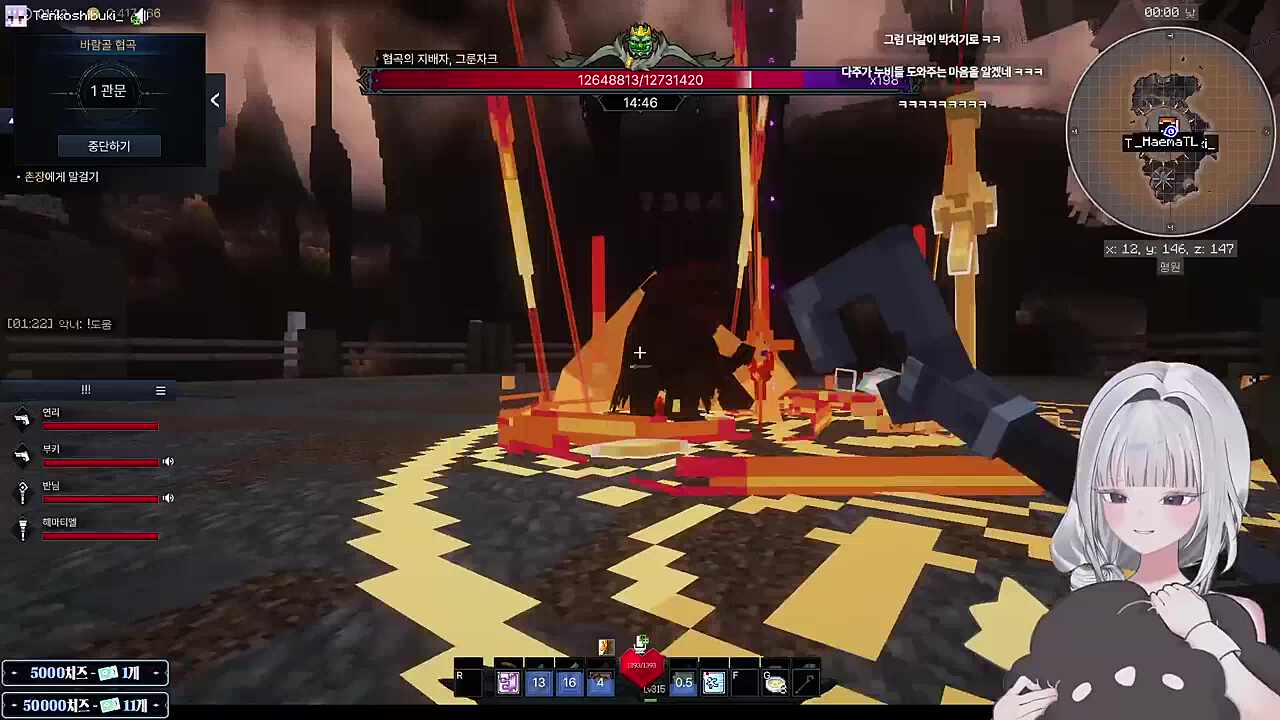The image size is (1280, 720).
Task: Collapse the dungeon panel with the arrow
Action: pos(215,100)
